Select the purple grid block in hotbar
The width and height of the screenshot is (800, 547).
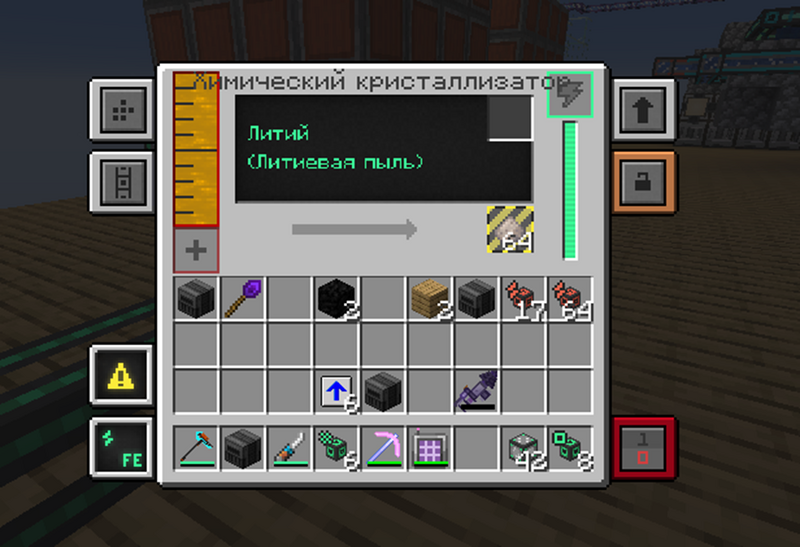pyautogui.click(x=429, y=447)
